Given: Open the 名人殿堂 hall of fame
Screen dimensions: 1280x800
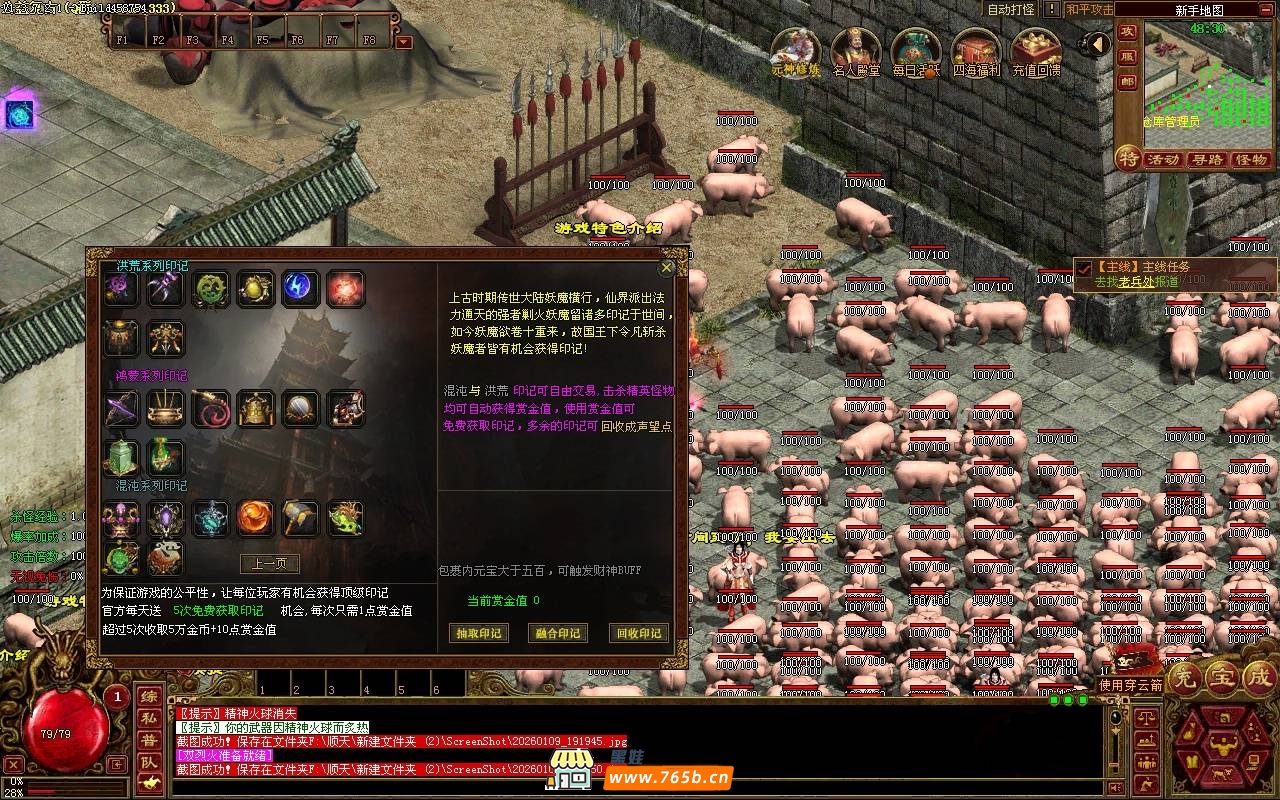Looking at the screenshot, I should point(854,52).
